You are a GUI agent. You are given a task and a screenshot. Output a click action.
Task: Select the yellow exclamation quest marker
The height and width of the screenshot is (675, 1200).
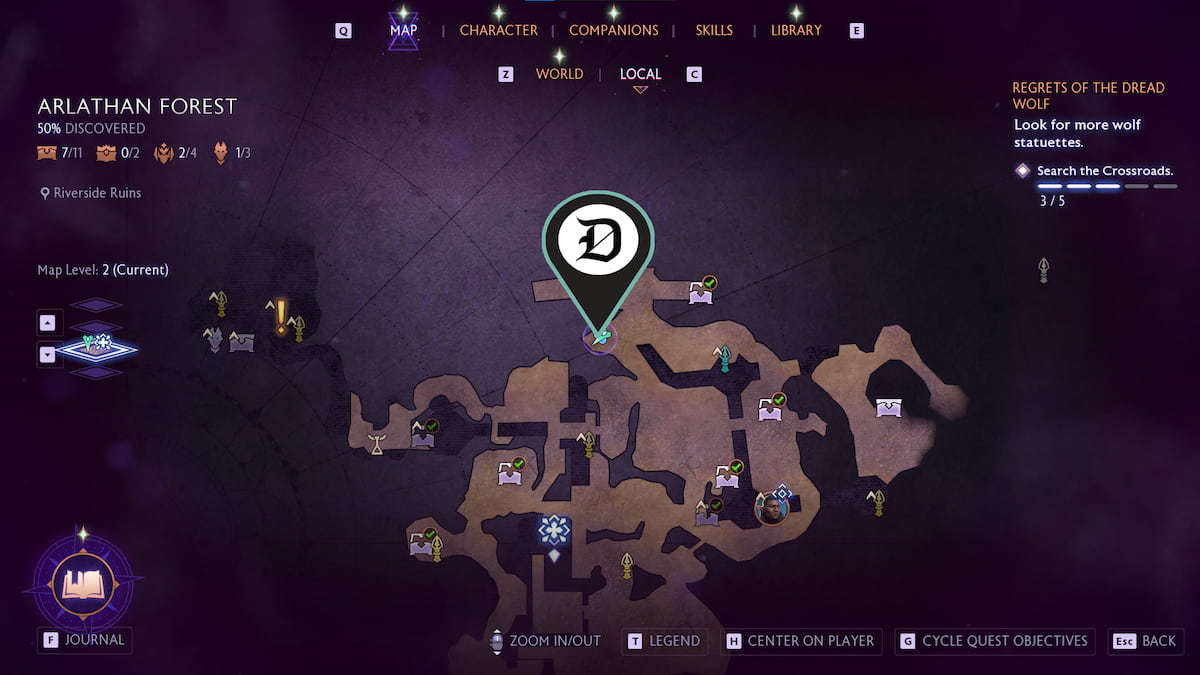tap(282, 317)
